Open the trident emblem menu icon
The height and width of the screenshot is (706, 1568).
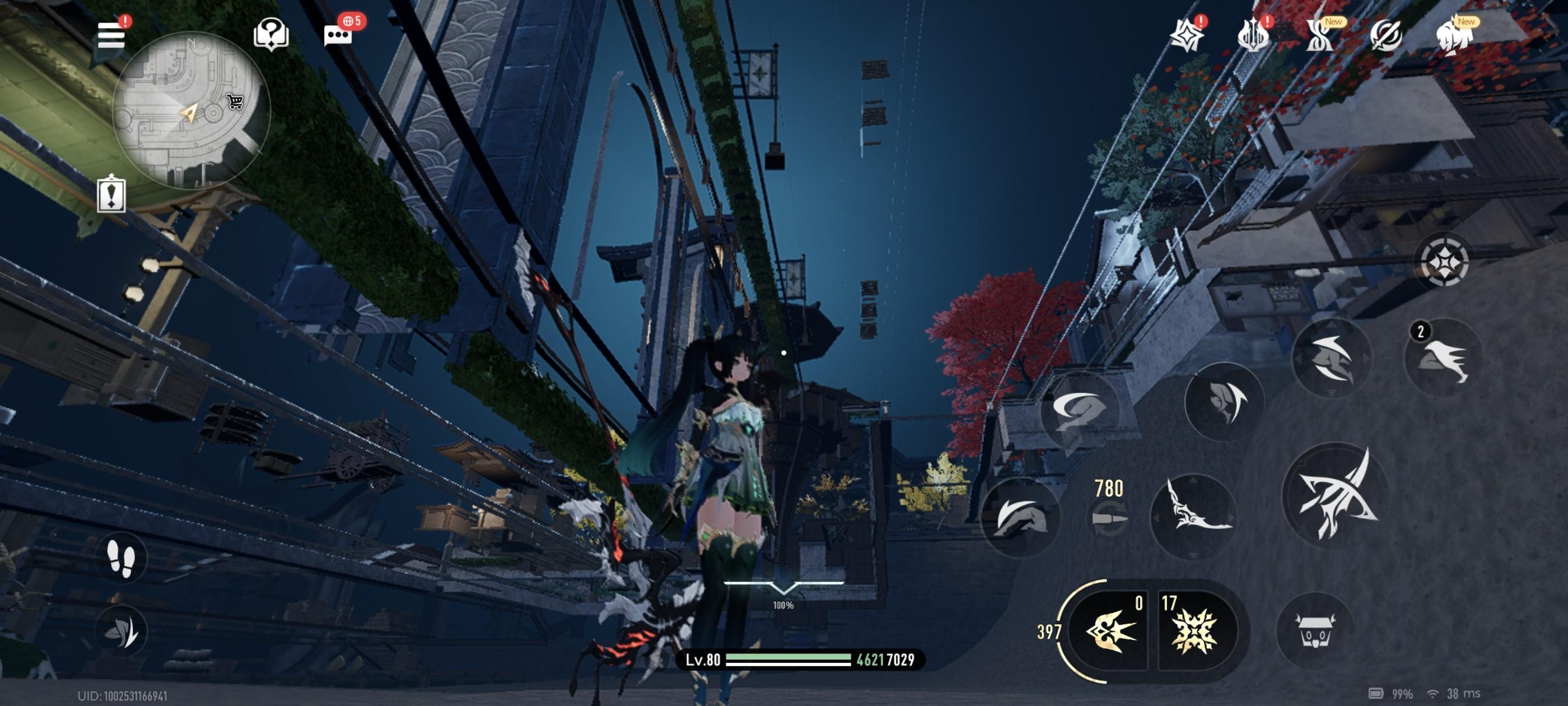tap(1253, 35)
